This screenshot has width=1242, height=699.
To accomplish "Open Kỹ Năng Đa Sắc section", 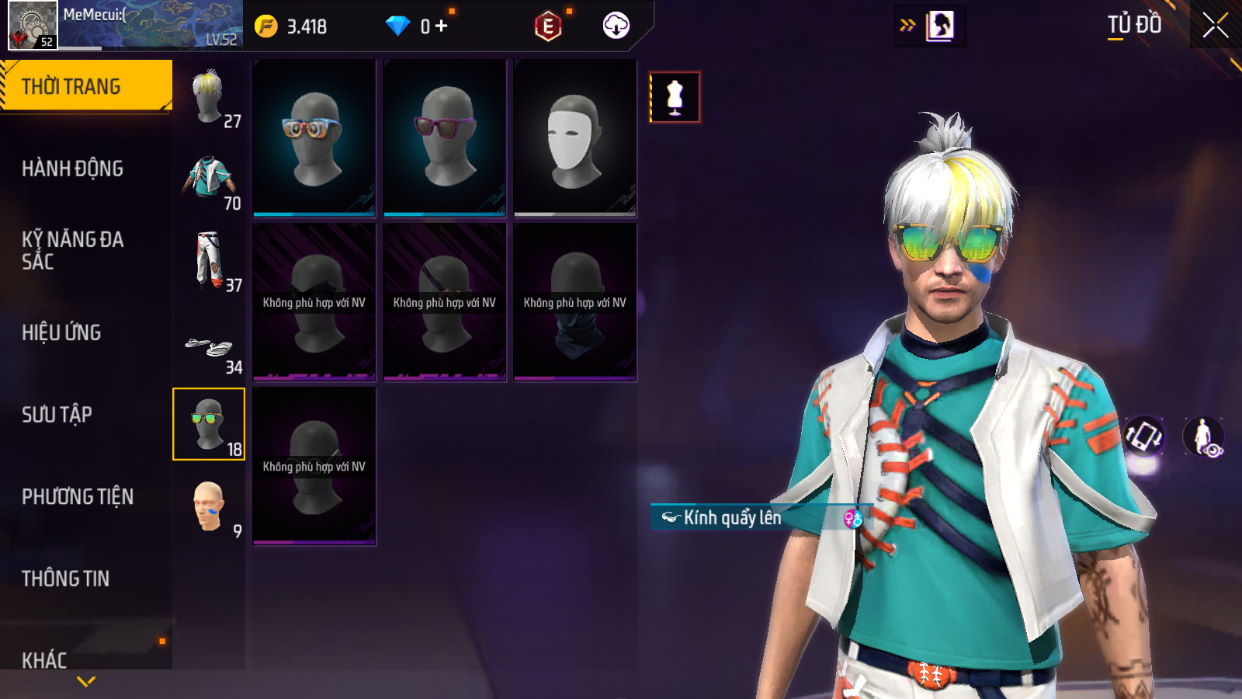I will 73,250.
